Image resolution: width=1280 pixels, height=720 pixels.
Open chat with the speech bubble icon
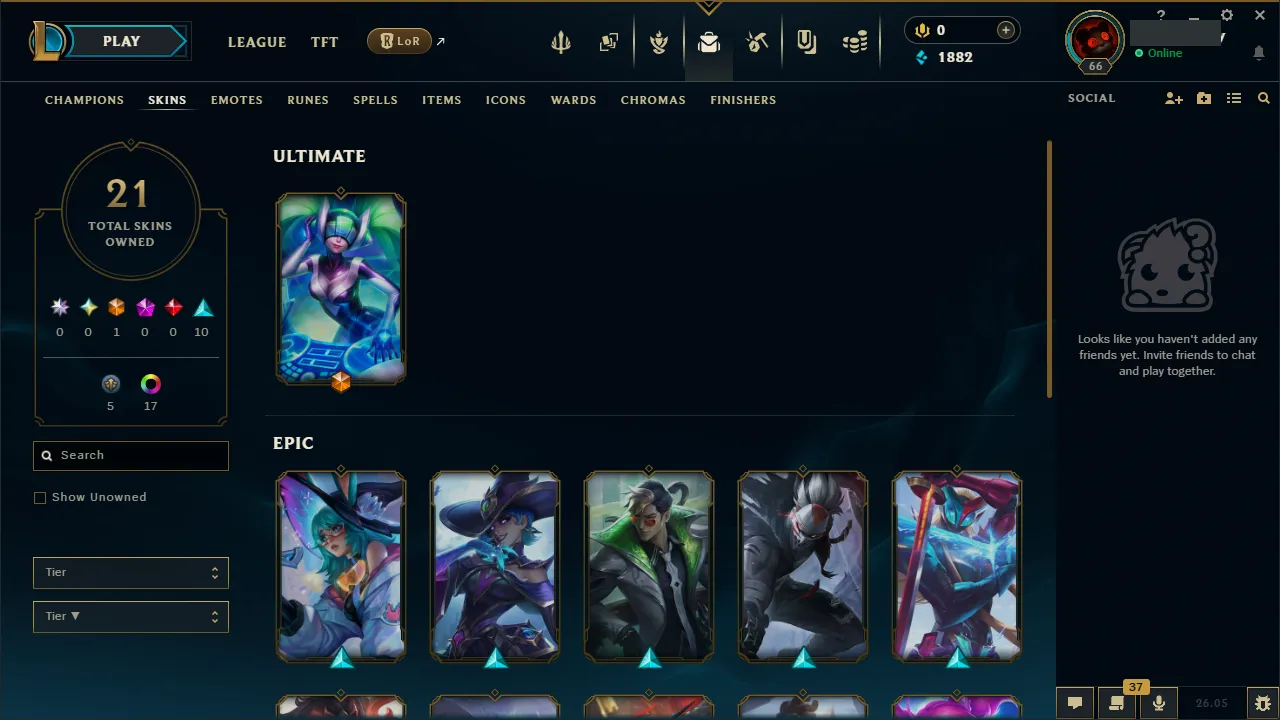[x=1075, y=703]
